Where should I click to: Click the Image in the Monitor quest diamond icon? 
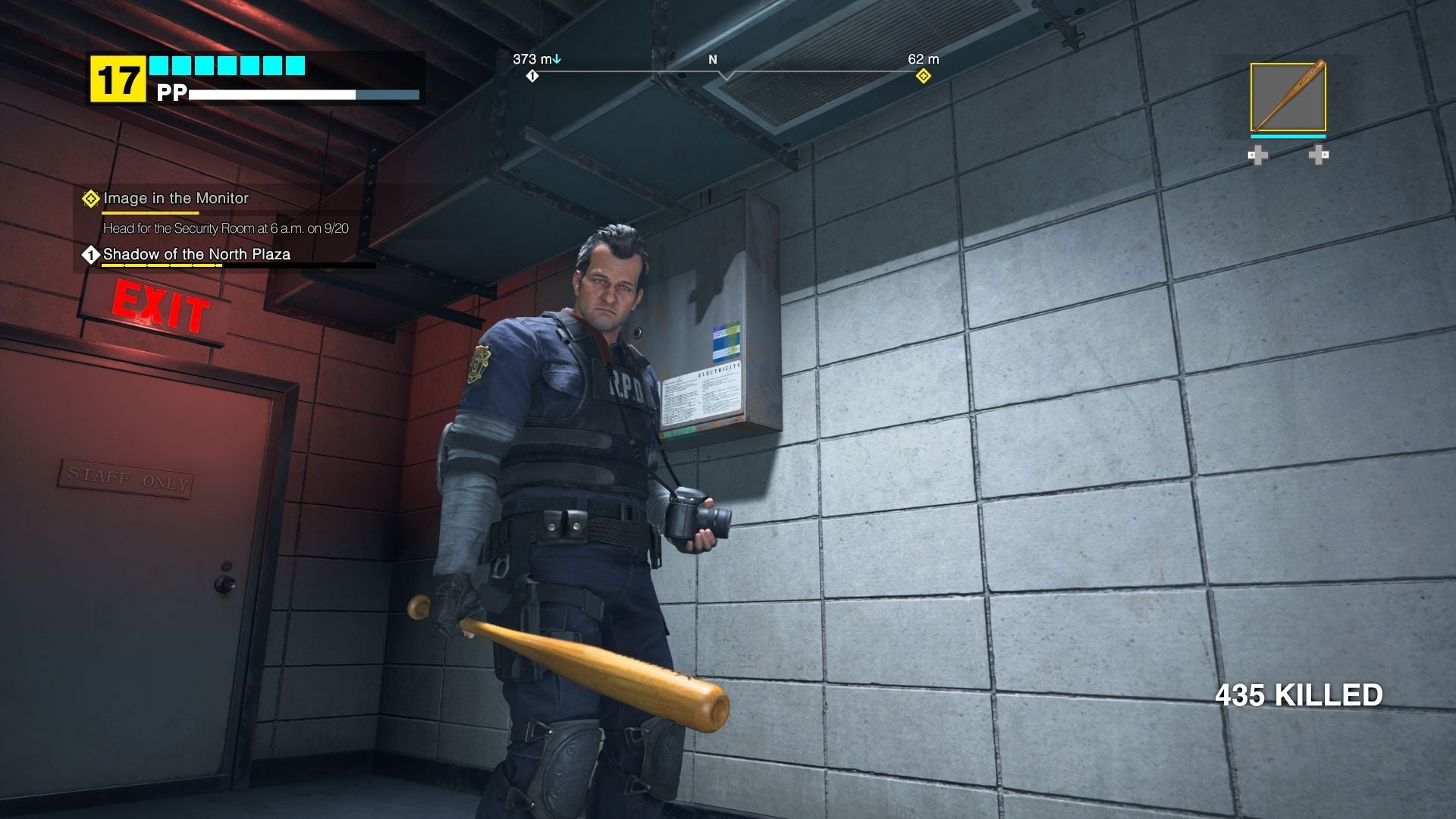(x=89, y=199)
